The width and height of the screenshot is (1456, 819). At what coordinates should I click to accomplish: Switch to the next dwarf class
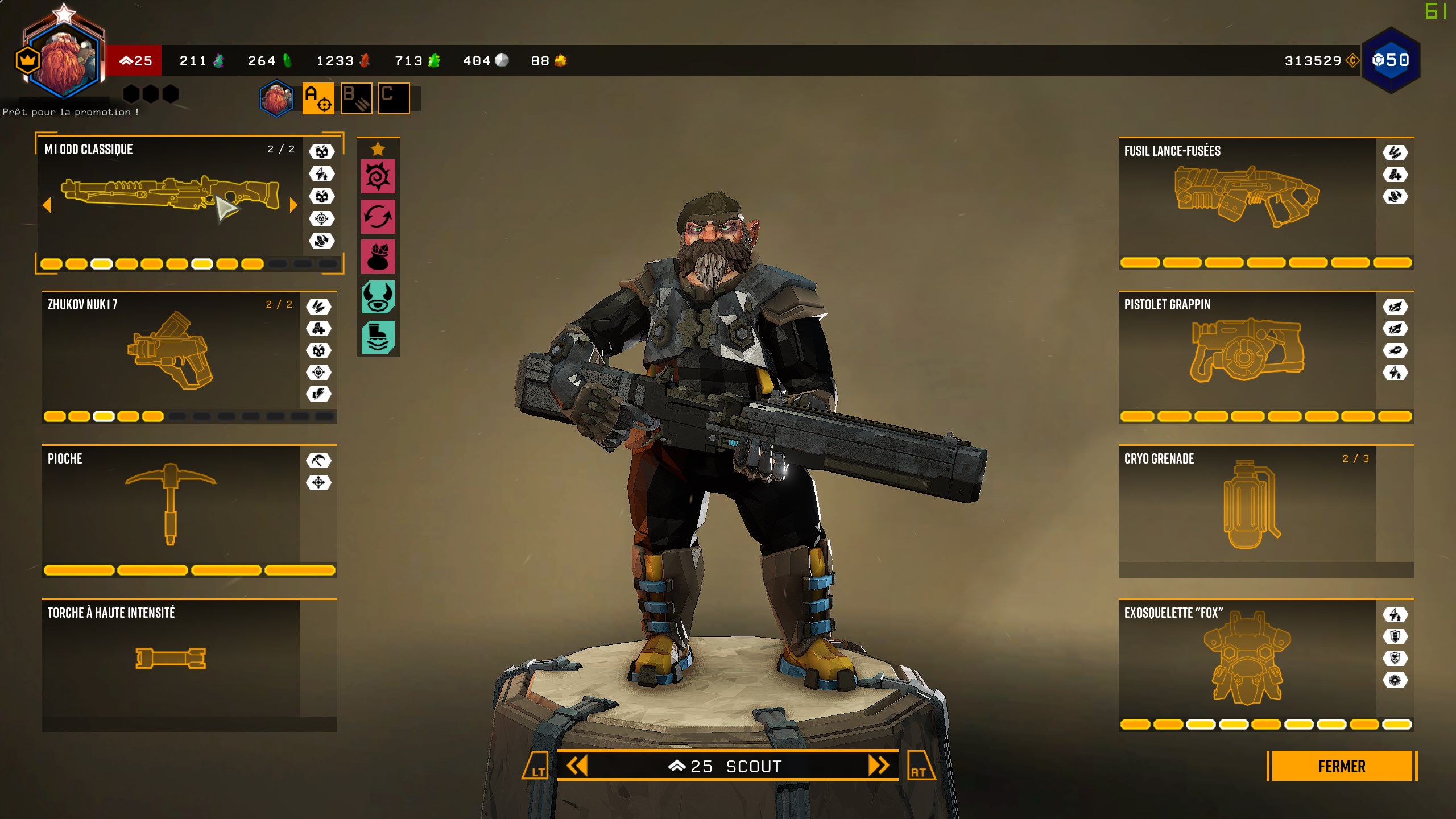(878, 766)
